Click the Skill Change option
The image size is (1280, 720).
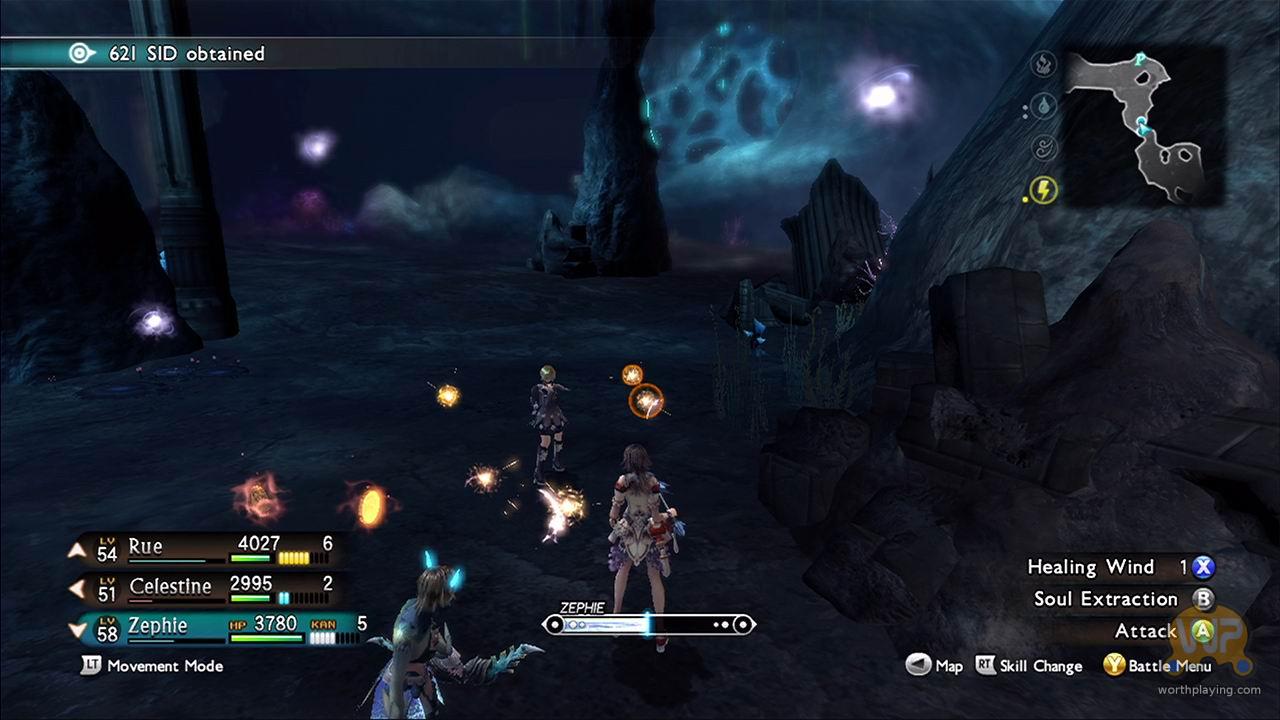pos(1041,666)
